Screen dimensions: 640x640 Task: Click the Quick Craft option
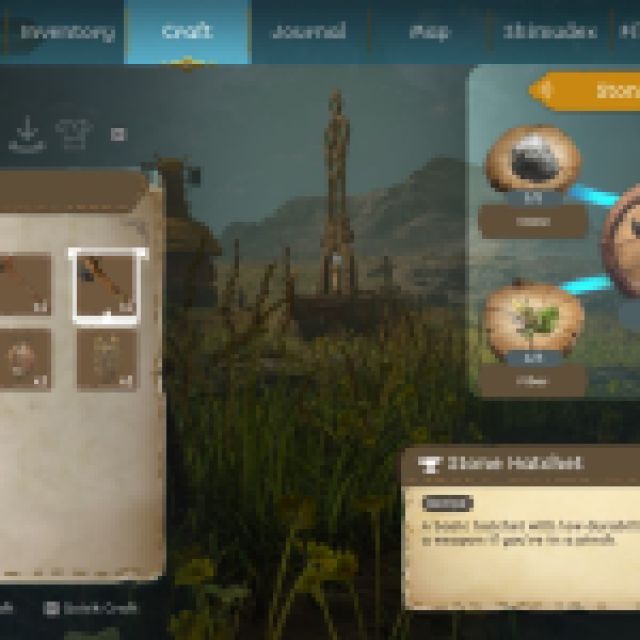click(x=93, y=607)
